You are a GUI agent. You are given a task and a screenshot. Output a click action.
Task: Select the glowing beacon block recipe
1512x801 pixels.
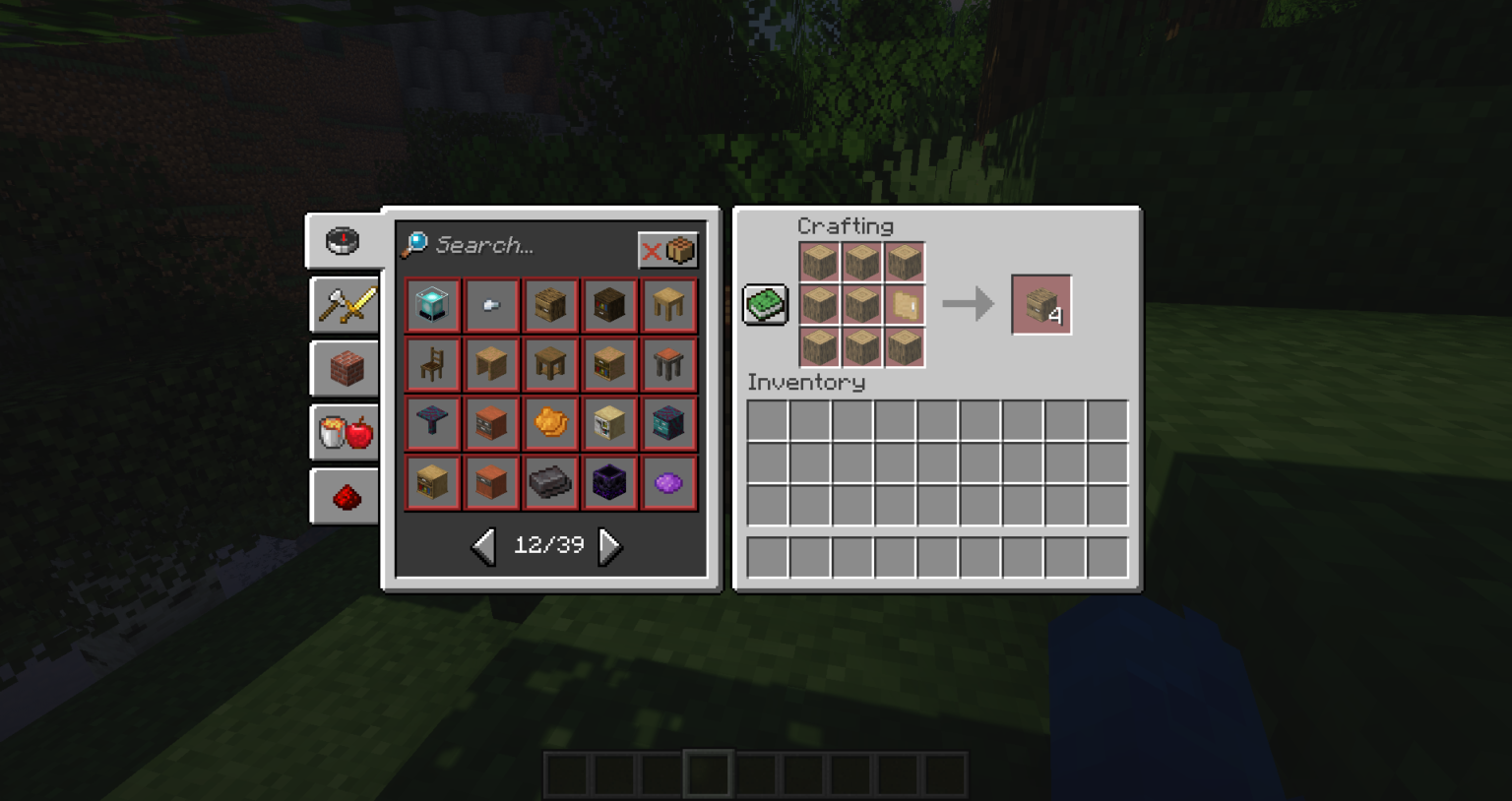click(433, 305)
